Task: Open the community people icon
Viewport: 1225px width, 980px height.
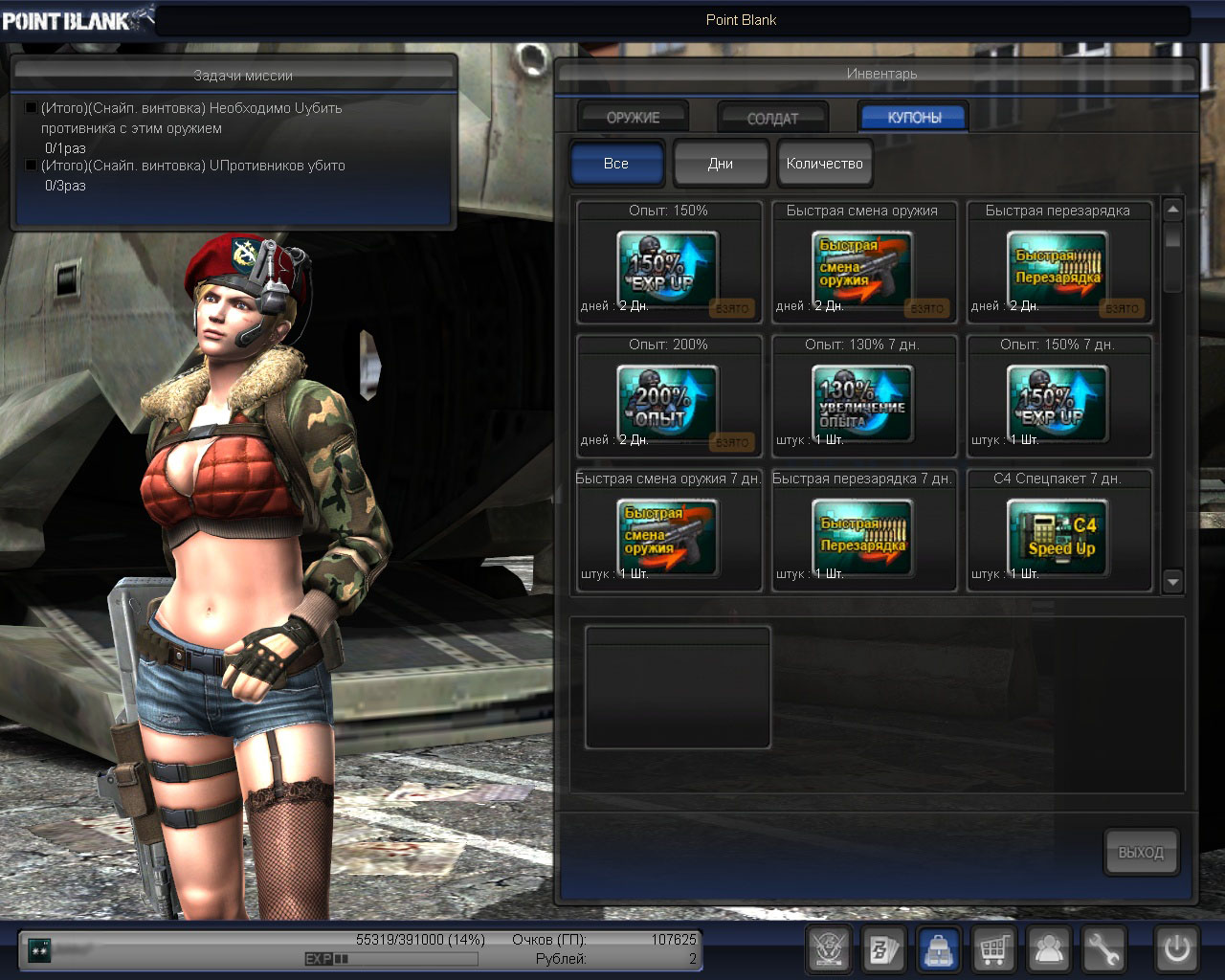Action: coord(1050,950)
